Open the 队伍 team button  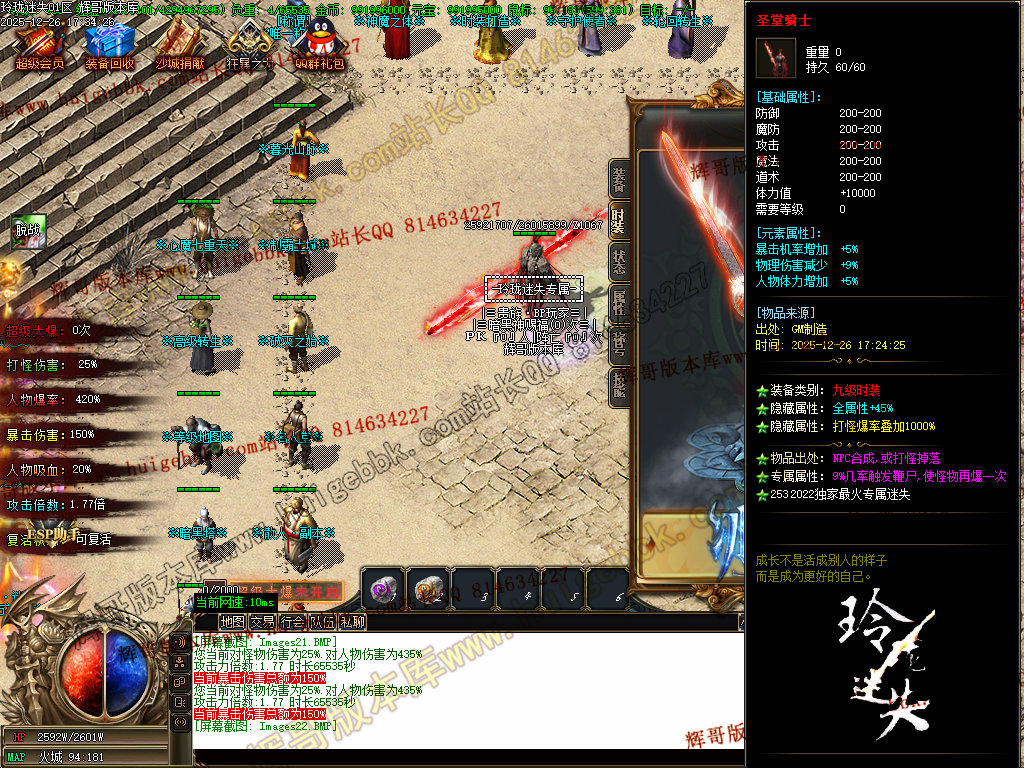(x=322, y=622)
